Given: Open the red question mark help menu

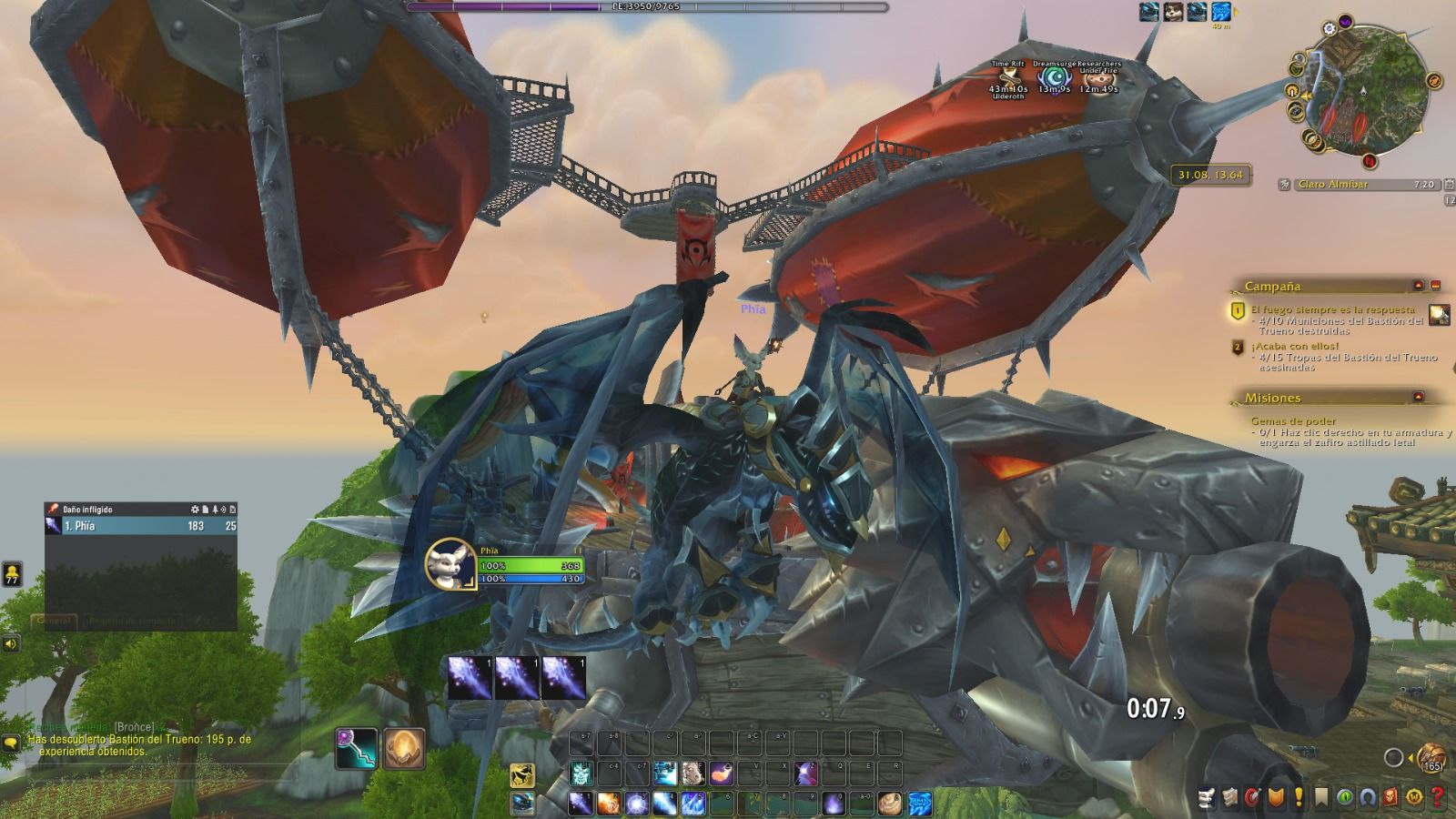Looking at the screenshot, I should tap(1438, 798).
